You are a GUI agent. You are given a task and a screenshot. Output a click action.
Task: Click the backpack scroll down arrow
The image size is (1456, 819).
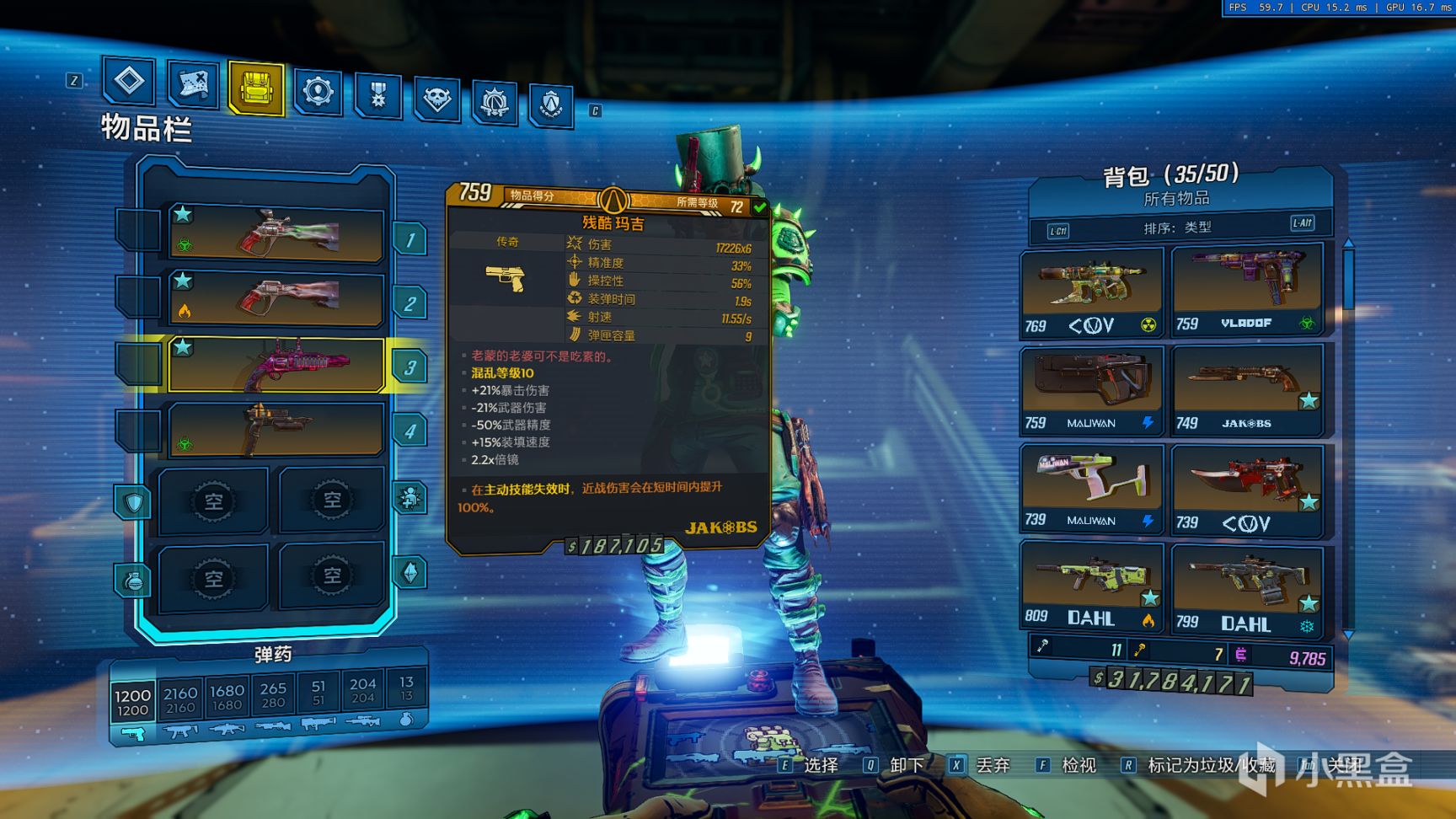tap(1348, 634)
